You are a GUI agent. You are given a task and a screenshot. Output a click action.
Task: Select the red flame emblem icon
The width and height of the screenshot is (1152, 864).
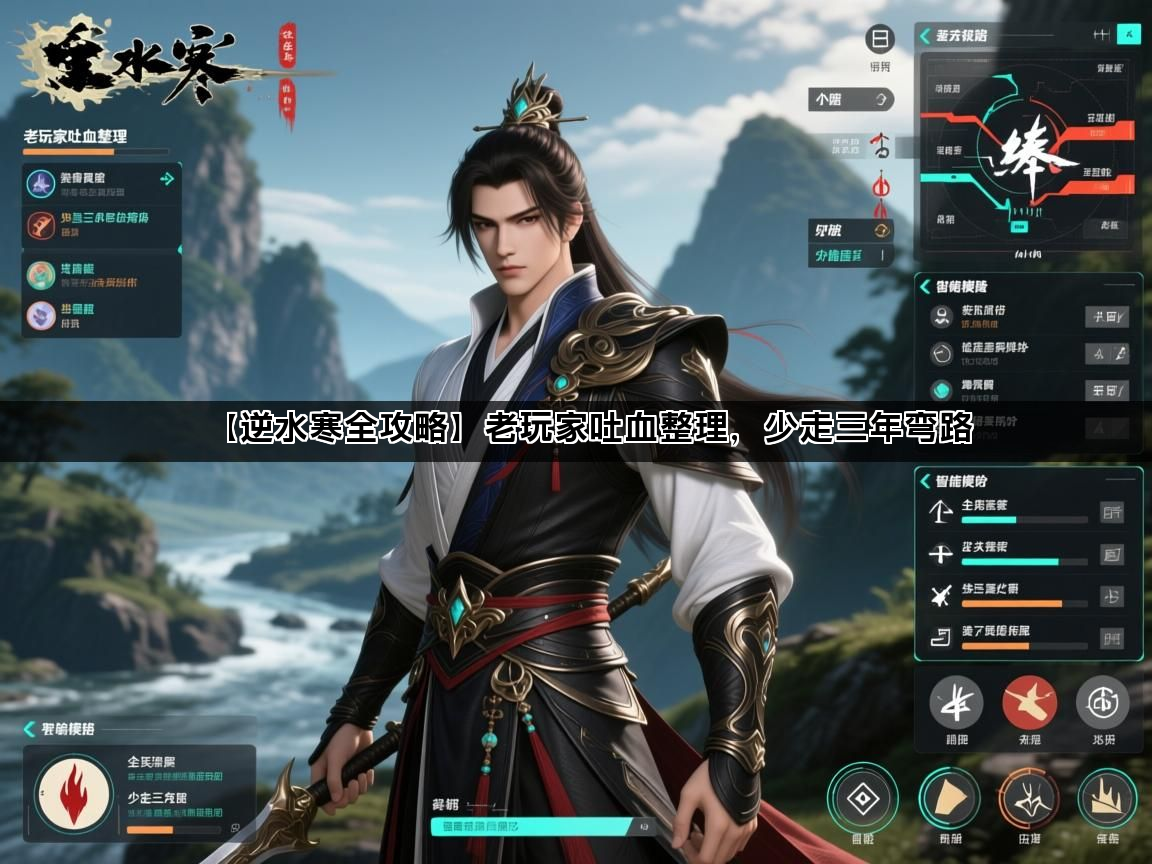click(73, 795)
